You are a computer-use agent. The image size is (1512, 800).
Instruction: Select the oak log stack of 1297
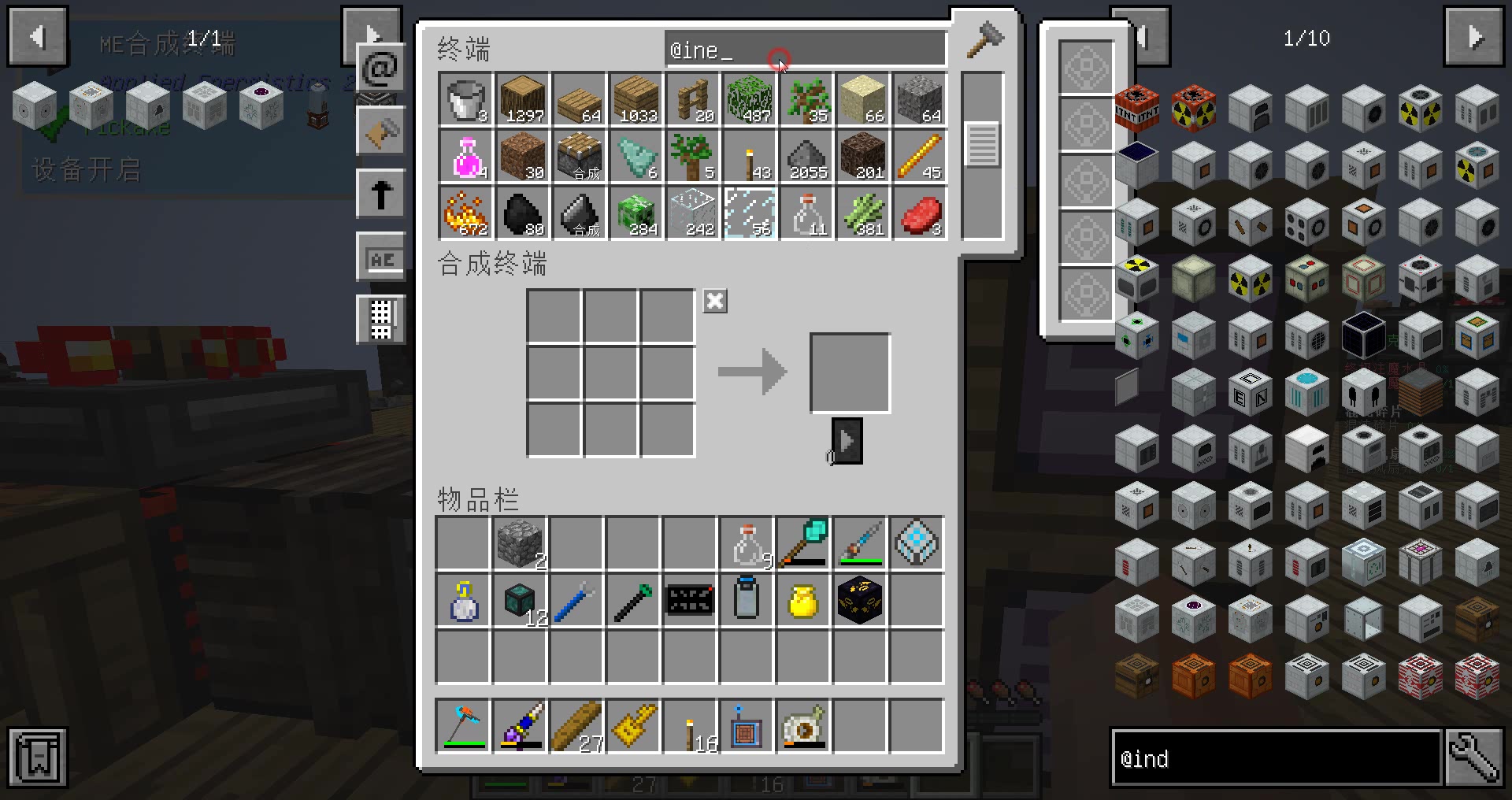523,100
